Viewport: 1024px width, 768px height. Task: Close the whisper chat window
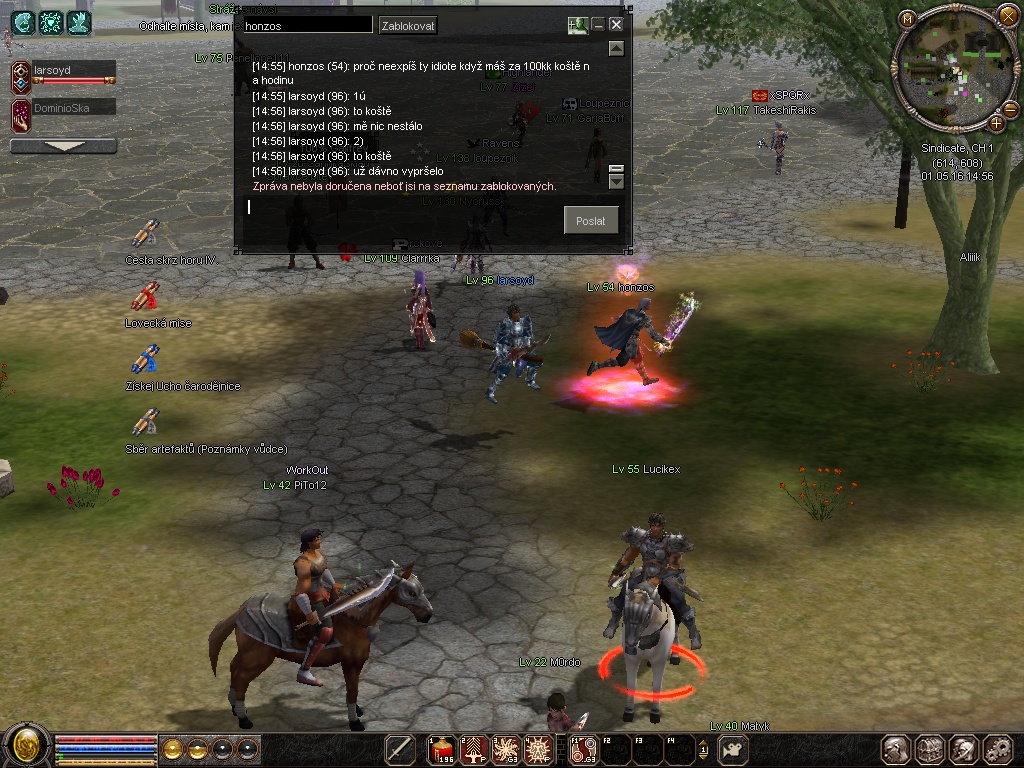point(616,25)
